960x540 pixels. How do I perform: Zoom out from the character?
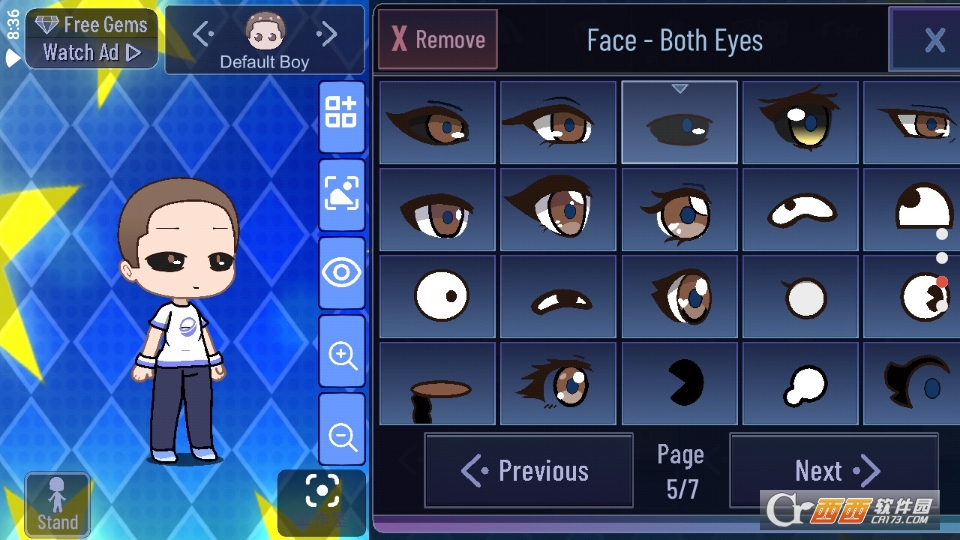pyautogui.click(x=341, y=435)
